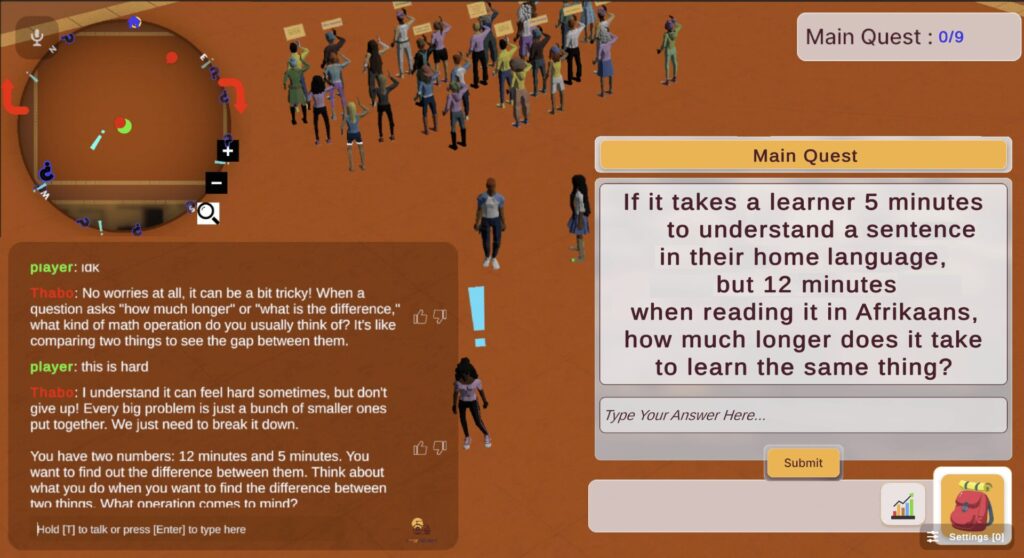Give thumbs up to Thabo's latest message
This screenshot has width=1024, height=558.
(x=420, y=448)
